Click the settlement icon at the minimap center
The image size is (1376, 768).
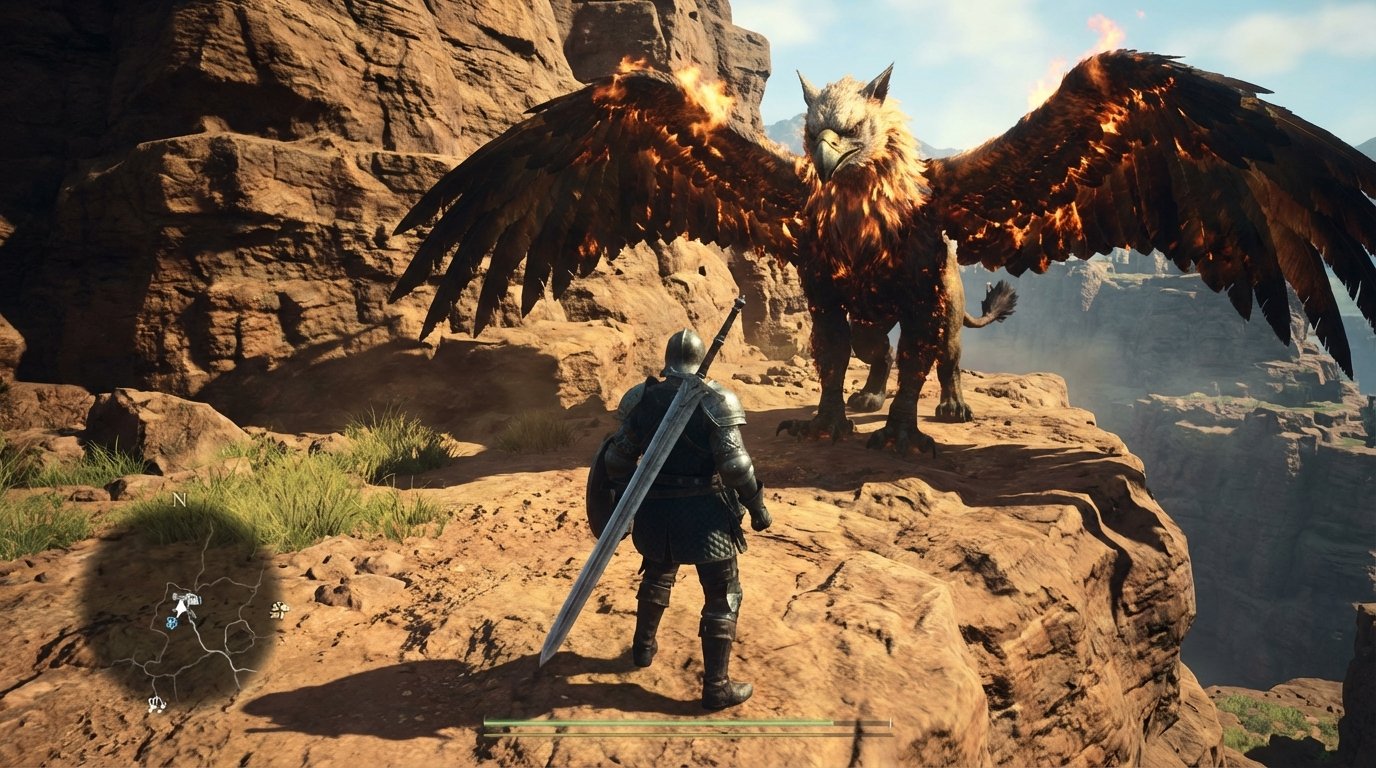coord(189,598)
